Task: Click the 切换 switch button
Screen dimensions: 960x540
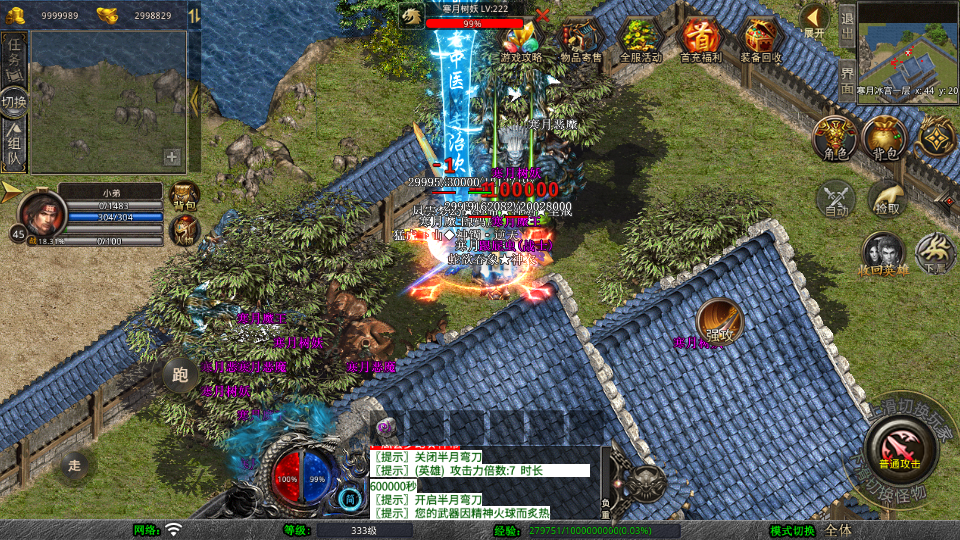Action: pyautogui.click(x=14, y=102)
